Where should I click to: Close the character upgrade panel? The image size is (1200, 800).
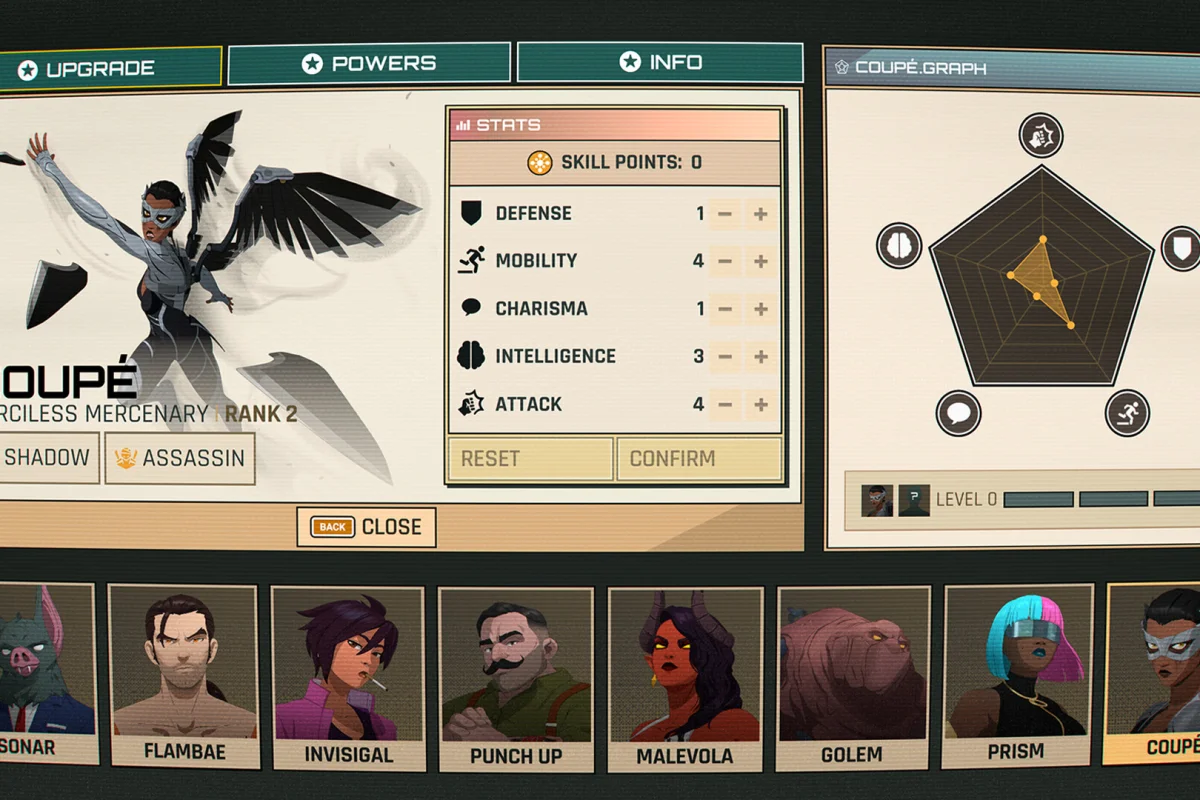[366, 527]
